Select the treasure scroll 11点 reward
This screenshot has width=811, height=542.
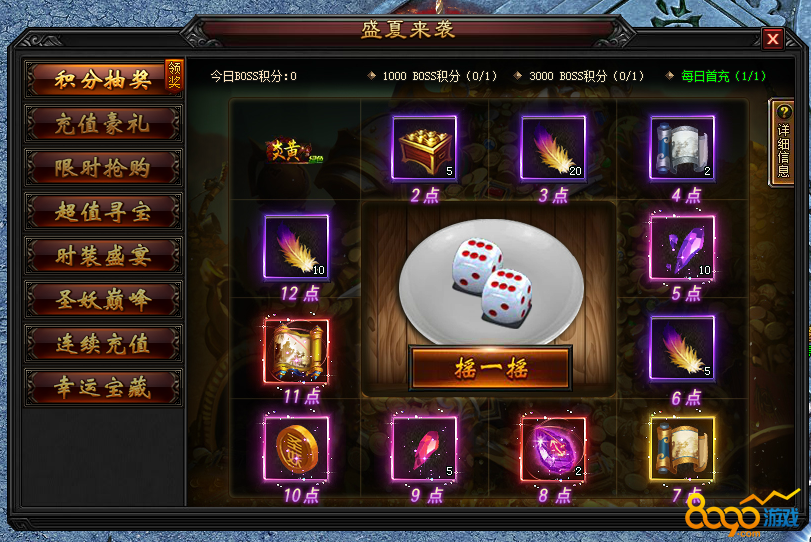pos(295,349)
